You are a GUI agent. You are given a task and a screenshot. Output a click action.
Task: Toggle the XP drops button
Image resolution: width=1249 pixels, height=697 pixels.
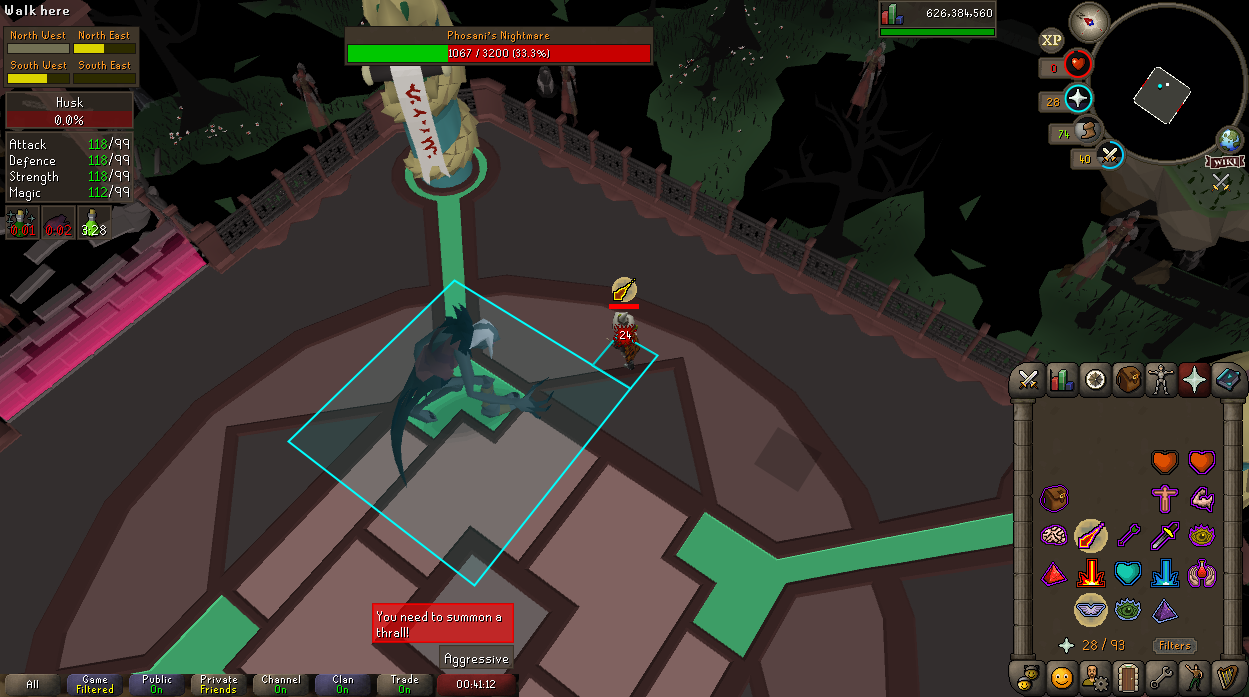click(x=1051, y=40)
